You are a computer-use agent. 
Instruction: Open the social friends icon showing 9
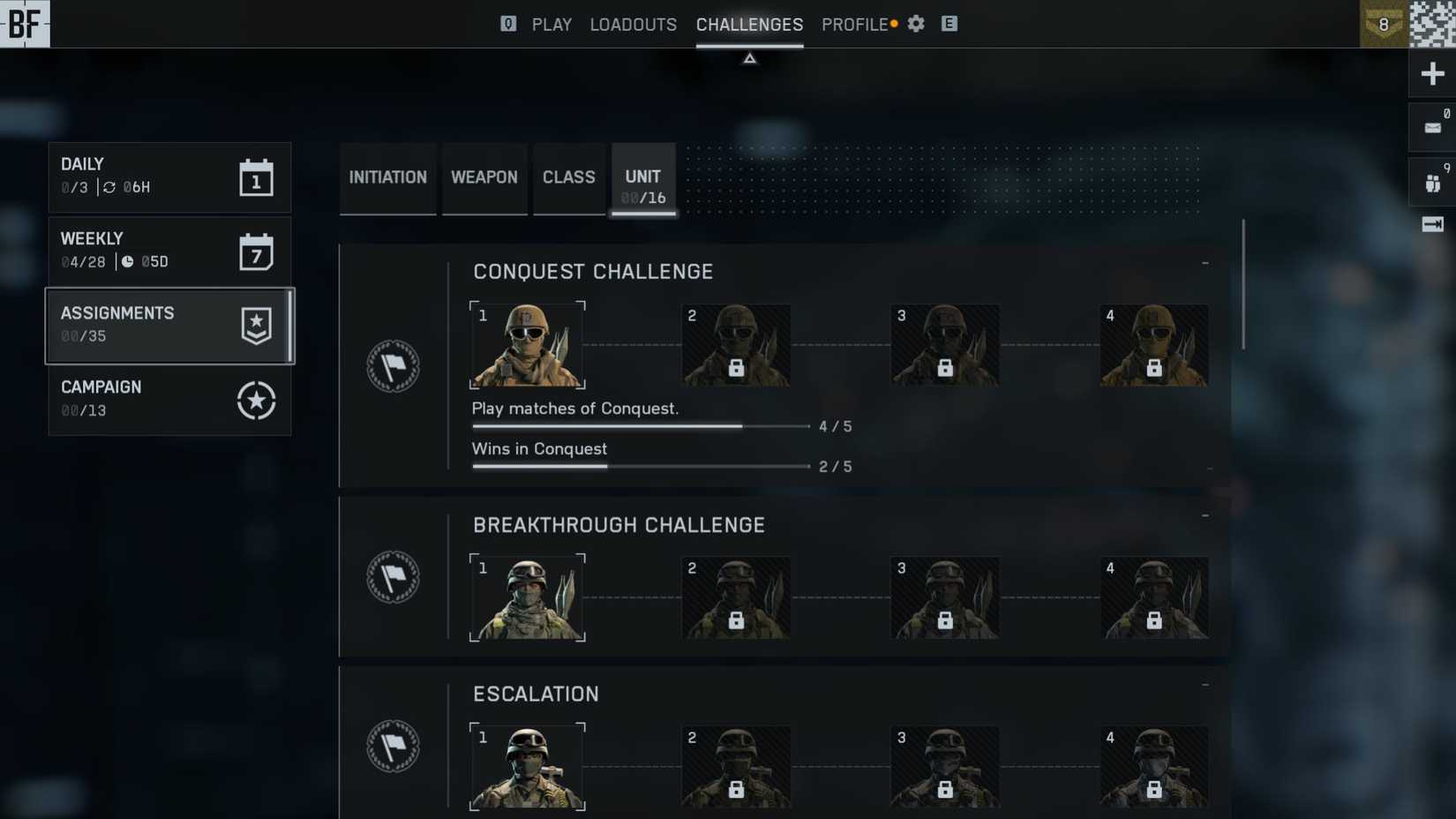[x=1431, y=183]
